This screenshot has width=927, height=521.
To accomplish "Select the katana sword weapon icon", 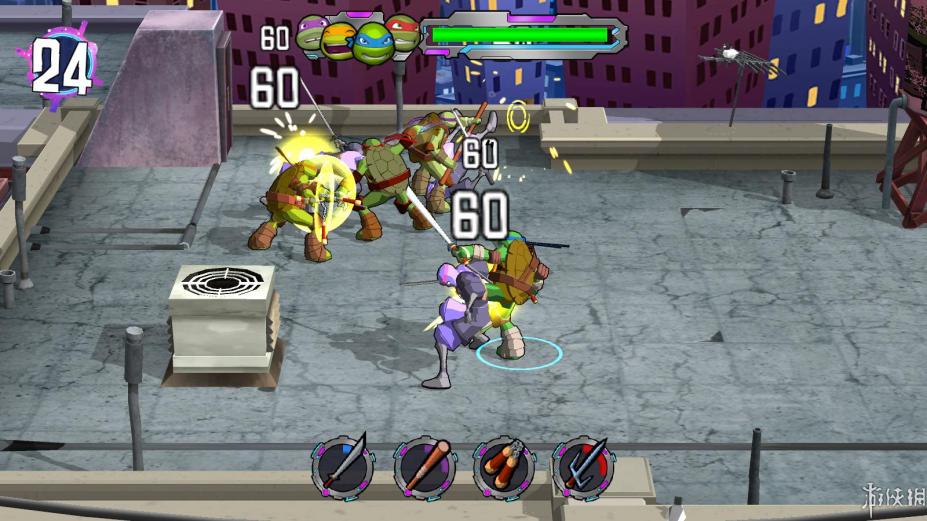I will click(342, 466).
